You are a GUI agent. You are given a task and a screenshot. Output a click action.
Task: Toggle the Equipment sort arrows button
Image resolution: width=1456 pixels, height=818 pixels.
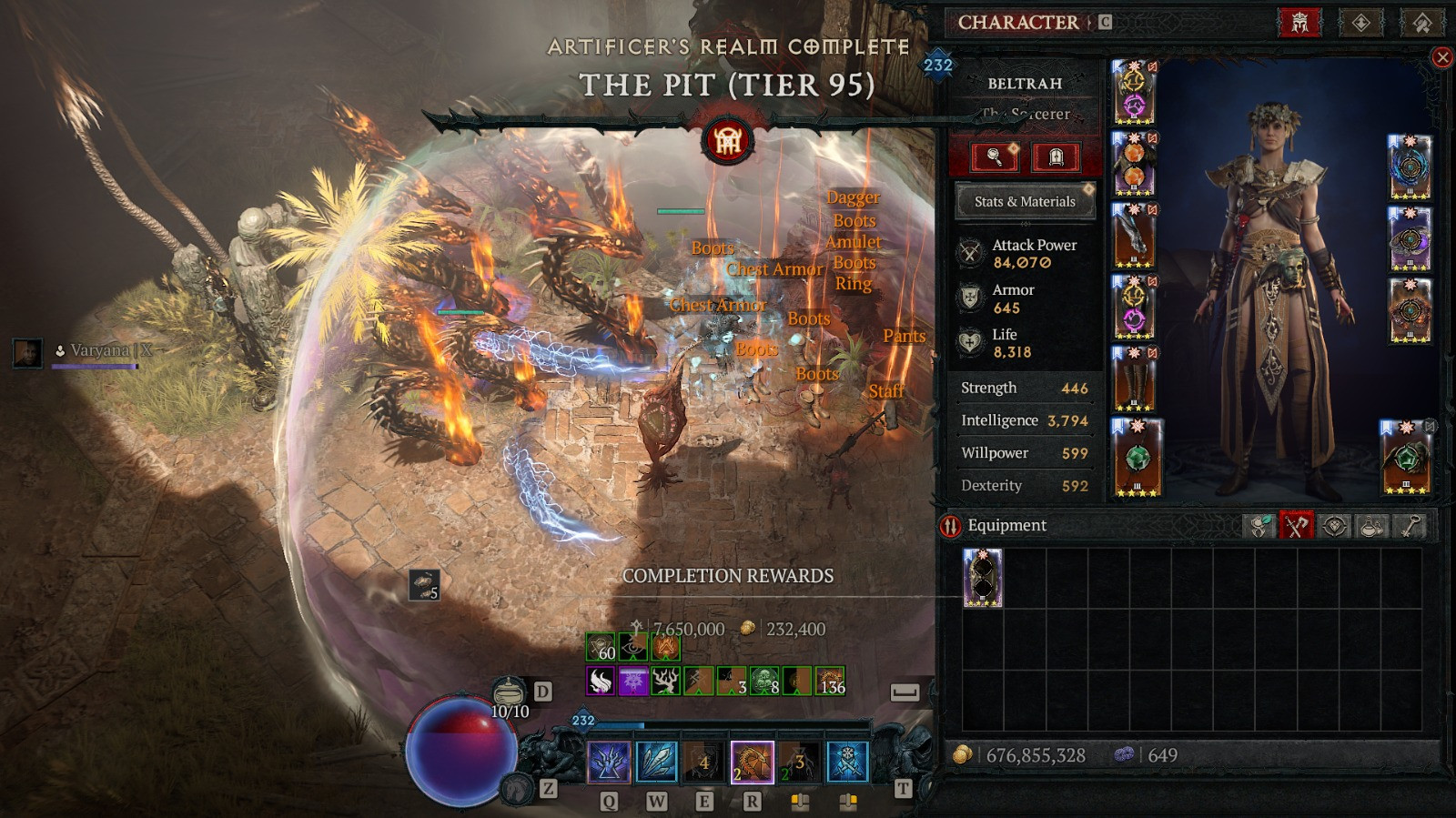951,525
